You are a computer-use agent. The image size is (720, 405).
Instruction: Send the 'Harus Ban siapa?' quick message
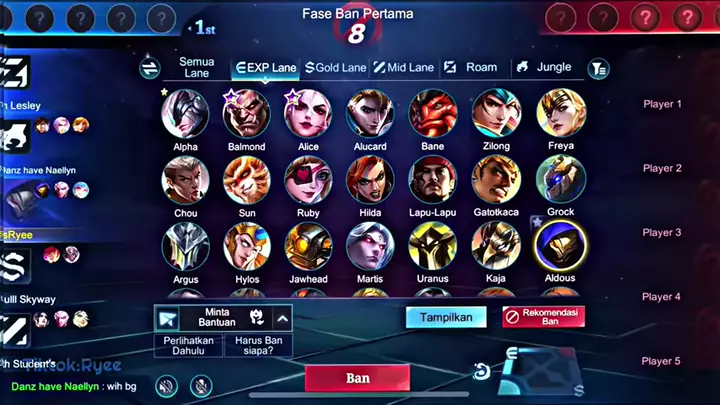coord(260,343)
